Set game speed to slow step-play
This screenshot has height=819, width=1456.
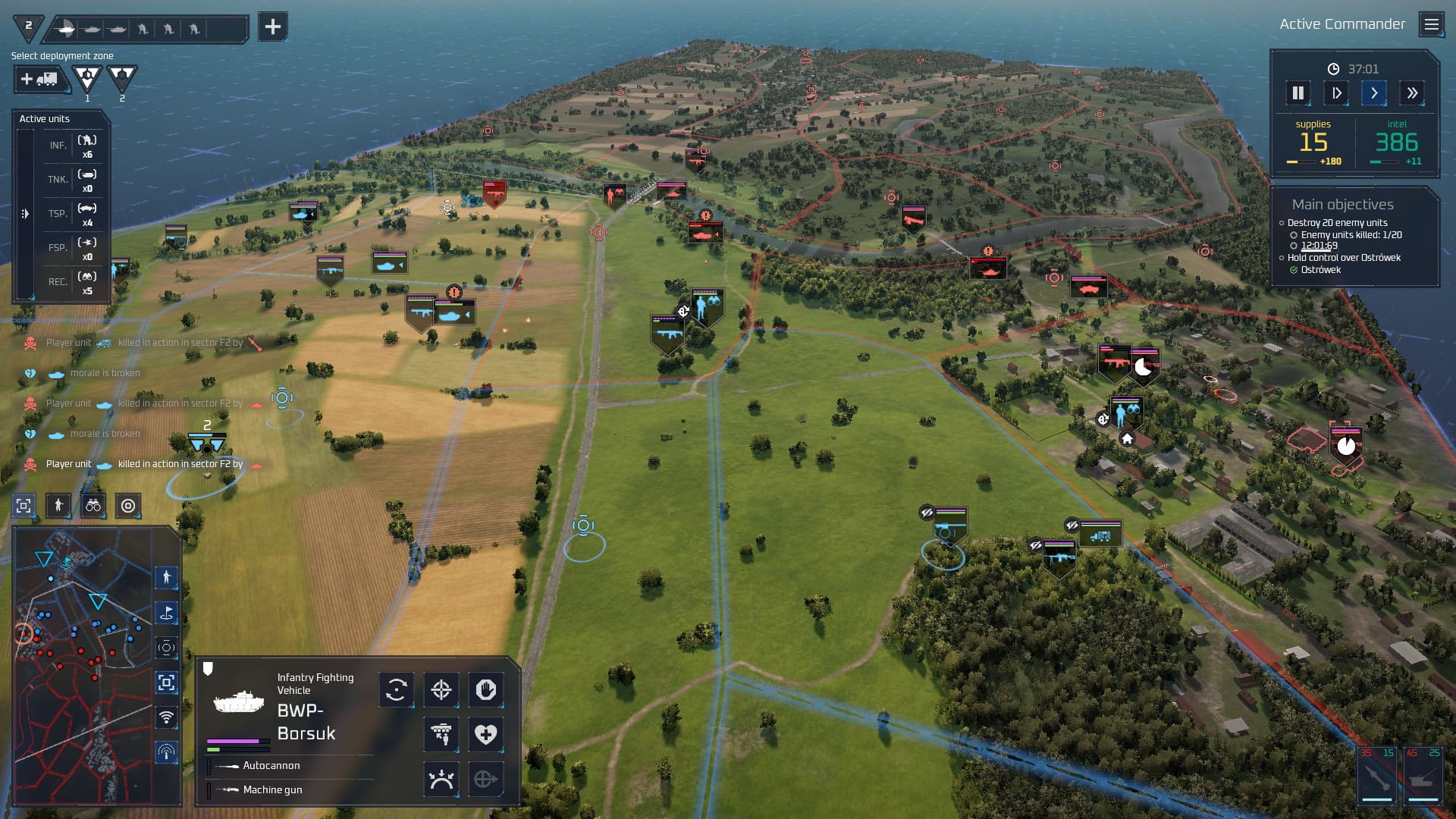point(1336,93)
